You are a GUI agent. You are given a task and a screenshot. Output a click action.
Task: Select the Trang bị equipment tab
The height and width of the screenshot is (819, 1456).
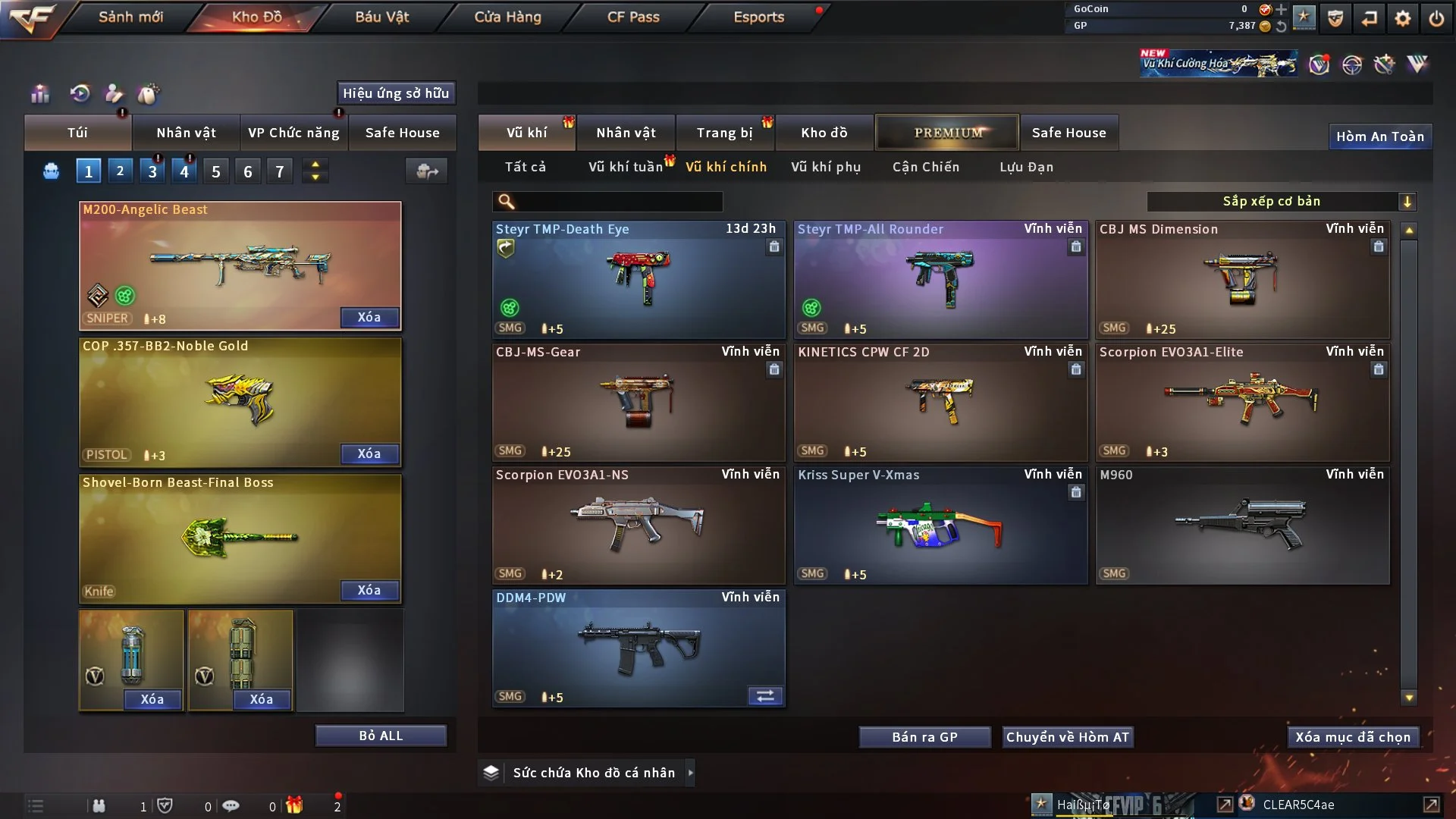click(724, 133)
